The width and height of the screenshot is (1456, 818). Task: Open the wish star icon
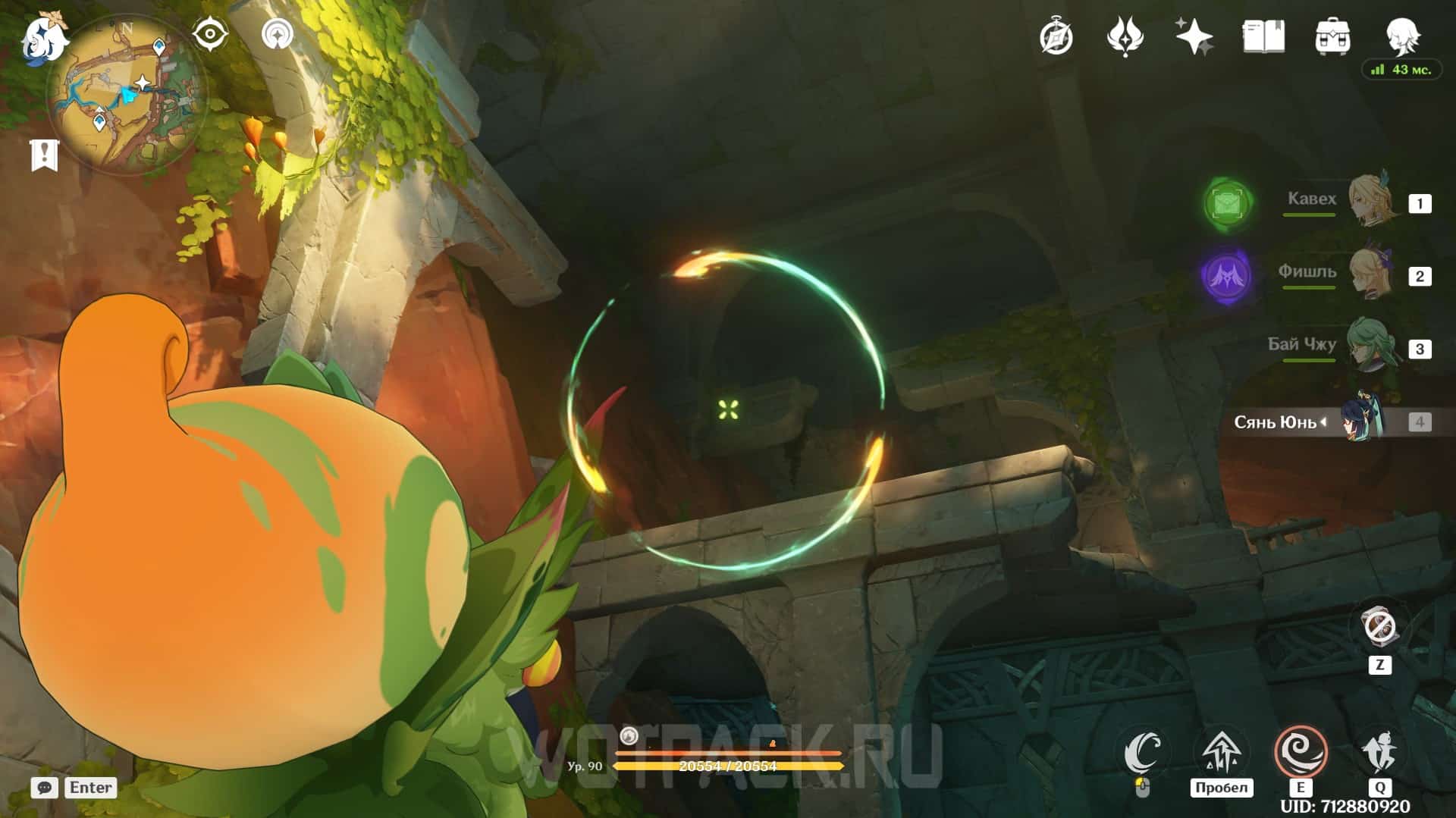pyautogui.click(x=1194, y=36)
